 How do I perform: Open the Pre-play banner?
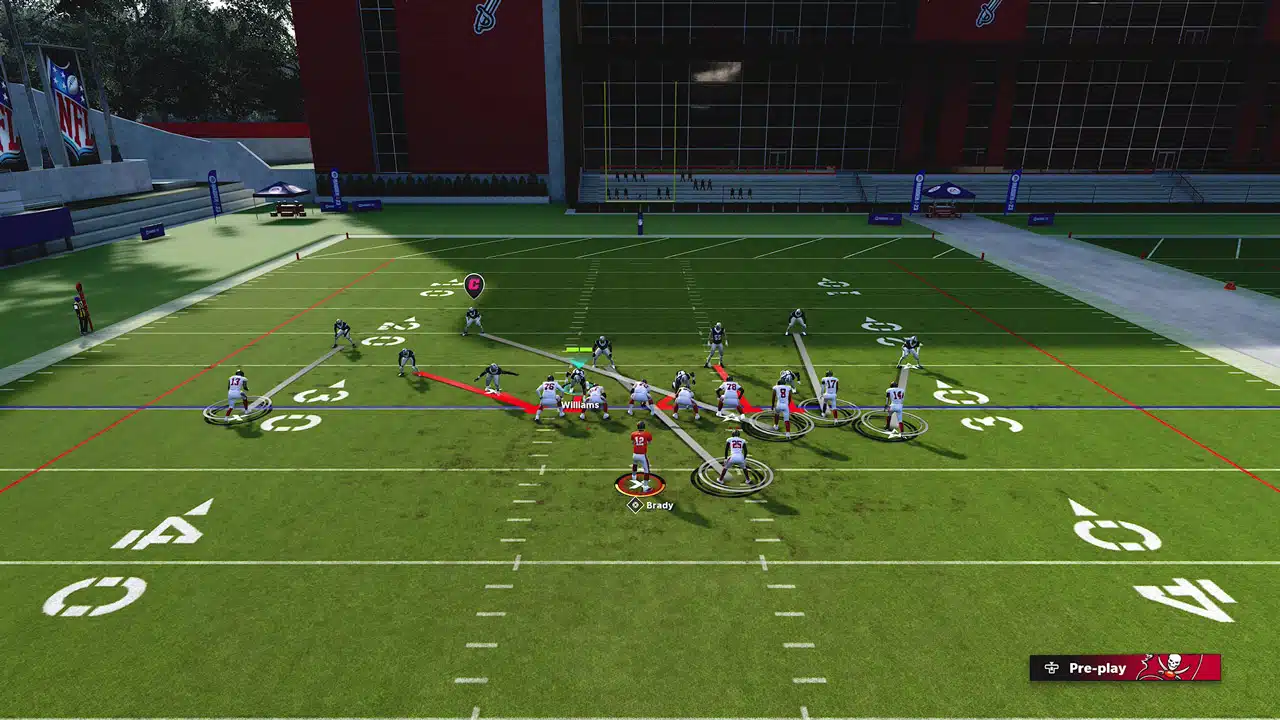[x=1098, y=668]
